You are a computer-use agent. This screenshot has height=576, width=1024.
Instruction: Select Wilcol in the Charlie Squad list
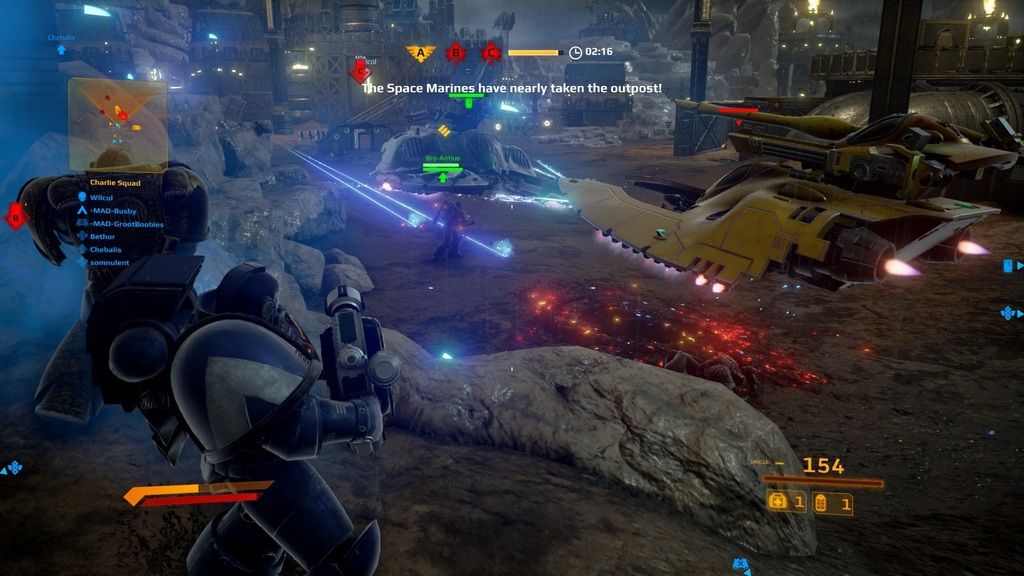(x=103, y=197)
